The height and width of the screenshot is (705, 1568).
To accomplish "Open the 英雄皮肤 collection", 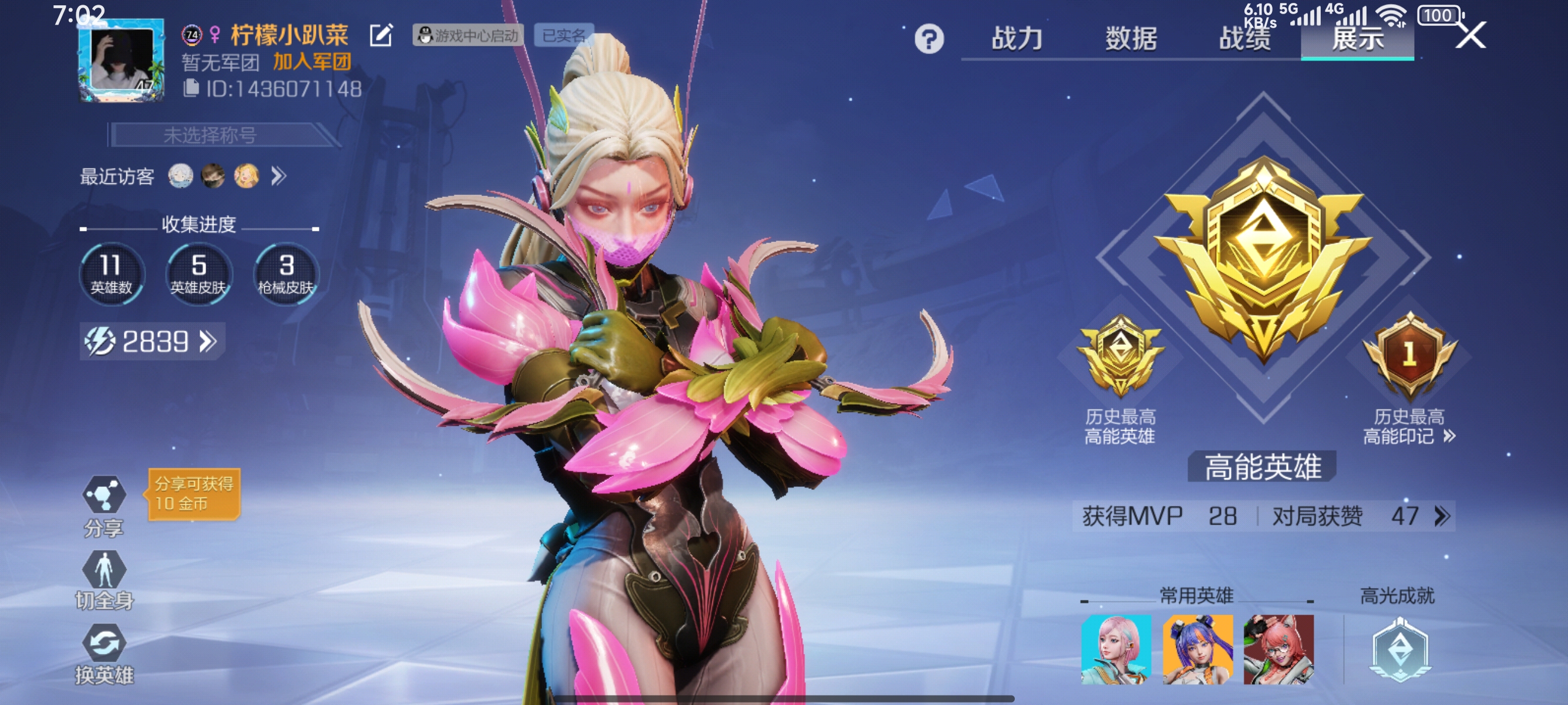I will tap(198, 273).
